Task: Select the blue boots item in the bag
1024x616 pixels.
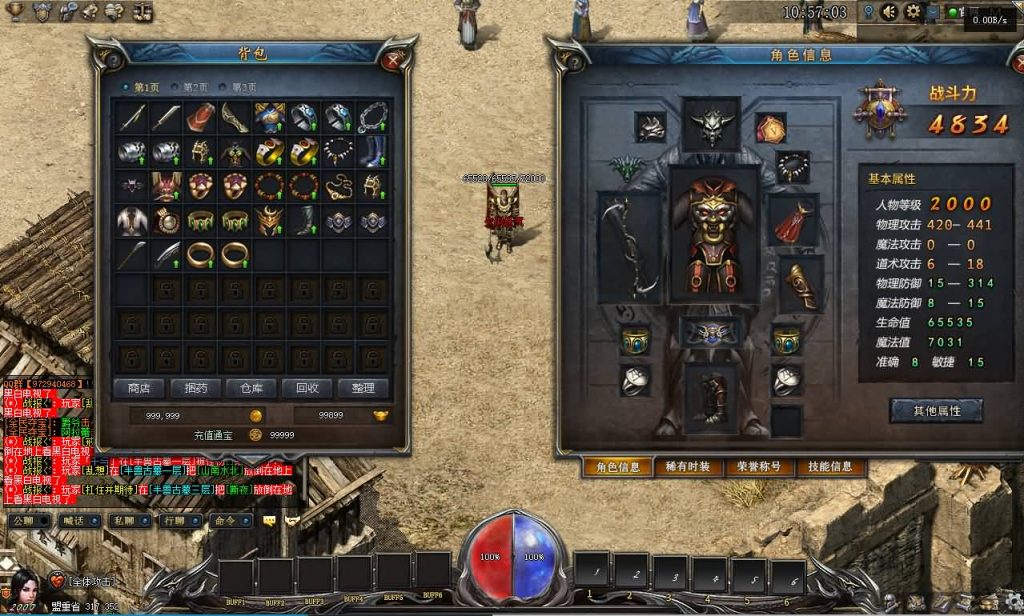Action: pos(373,152)
